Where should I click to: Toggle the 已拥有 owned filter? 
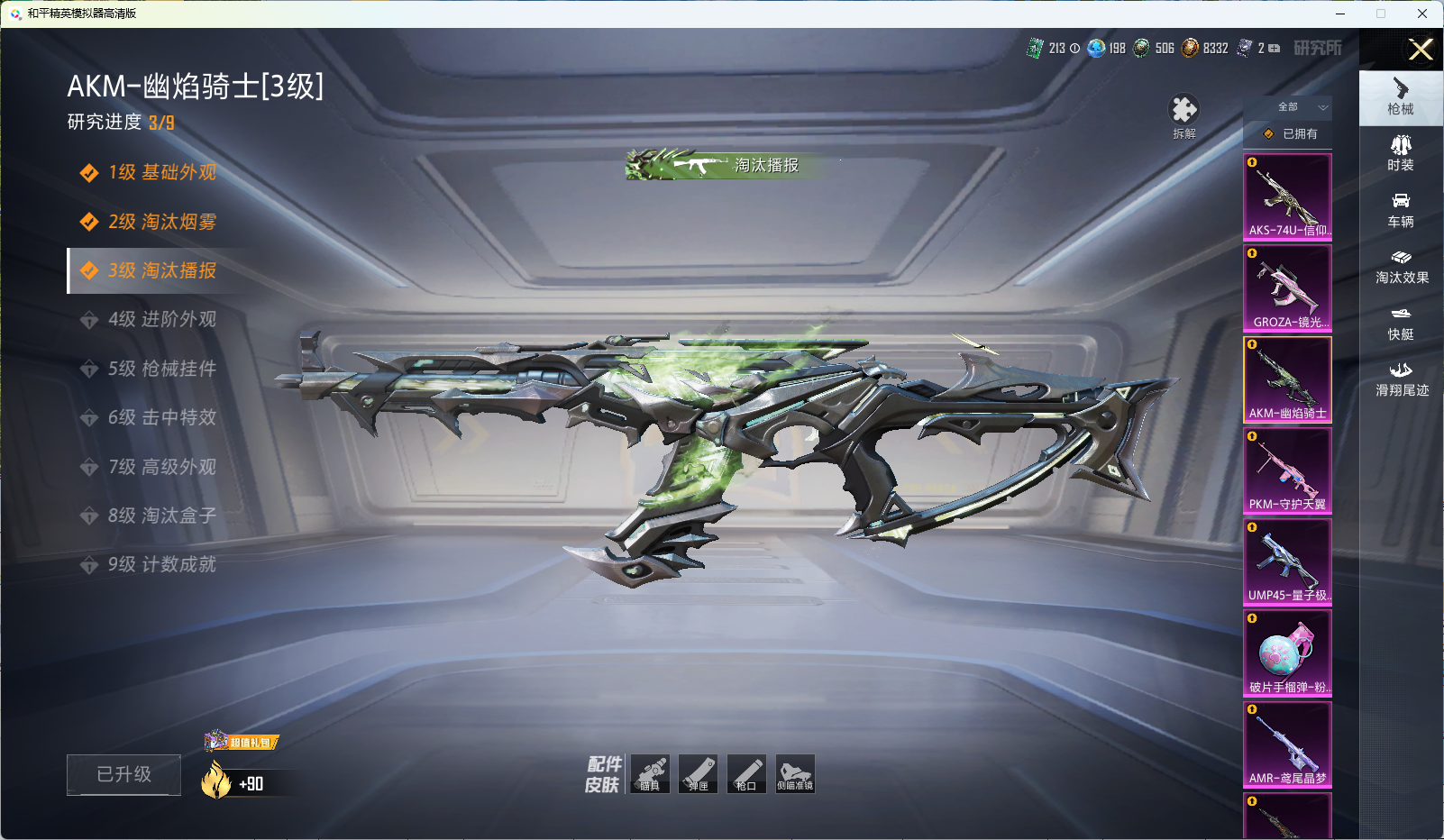click(1290, 133)
